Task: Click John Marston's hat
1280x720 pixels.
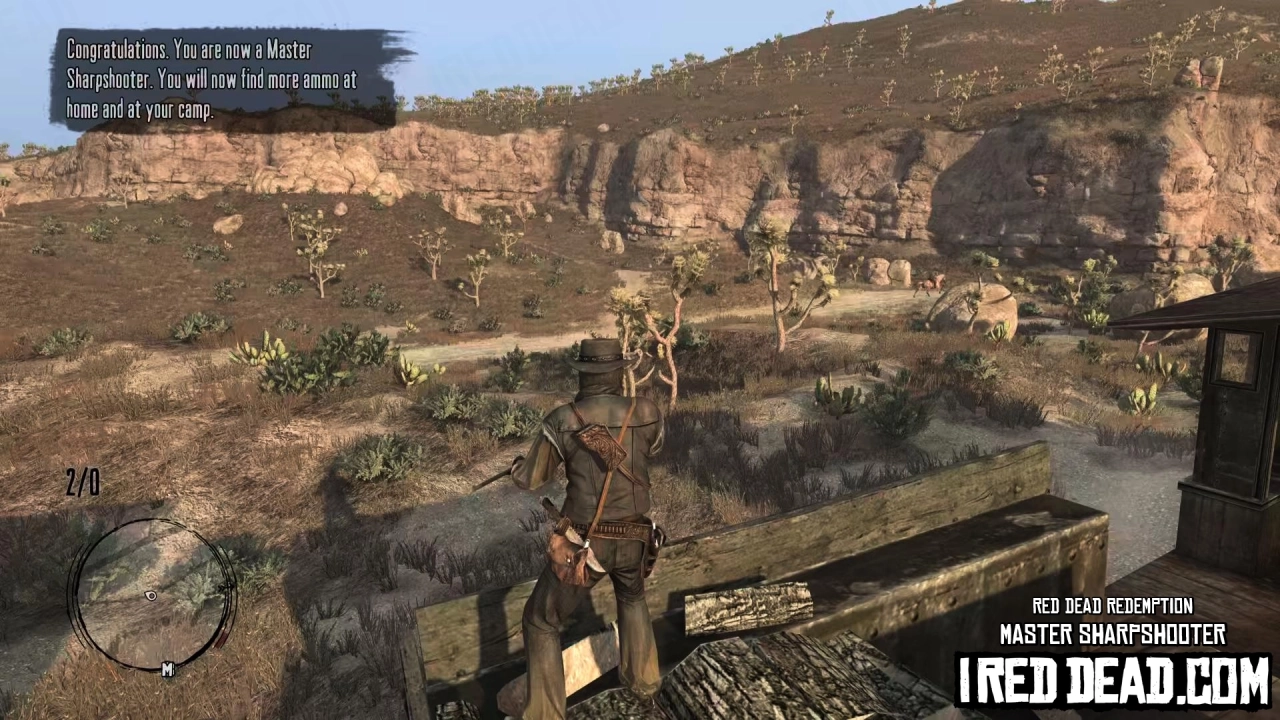Action: (x=600, y=355)
